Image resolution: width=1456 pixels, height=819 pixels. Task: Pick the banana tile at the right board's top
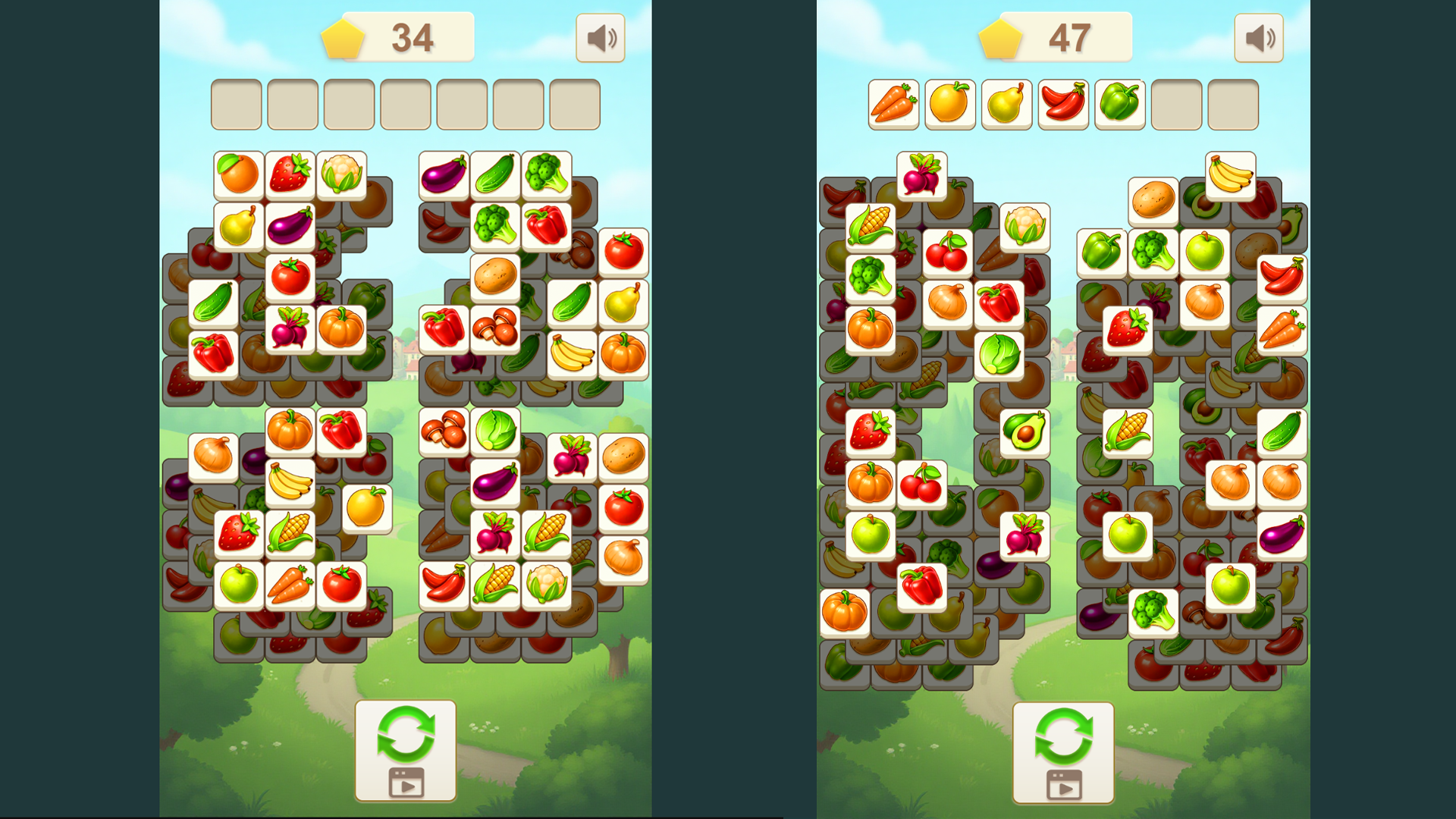[1230, 176]
